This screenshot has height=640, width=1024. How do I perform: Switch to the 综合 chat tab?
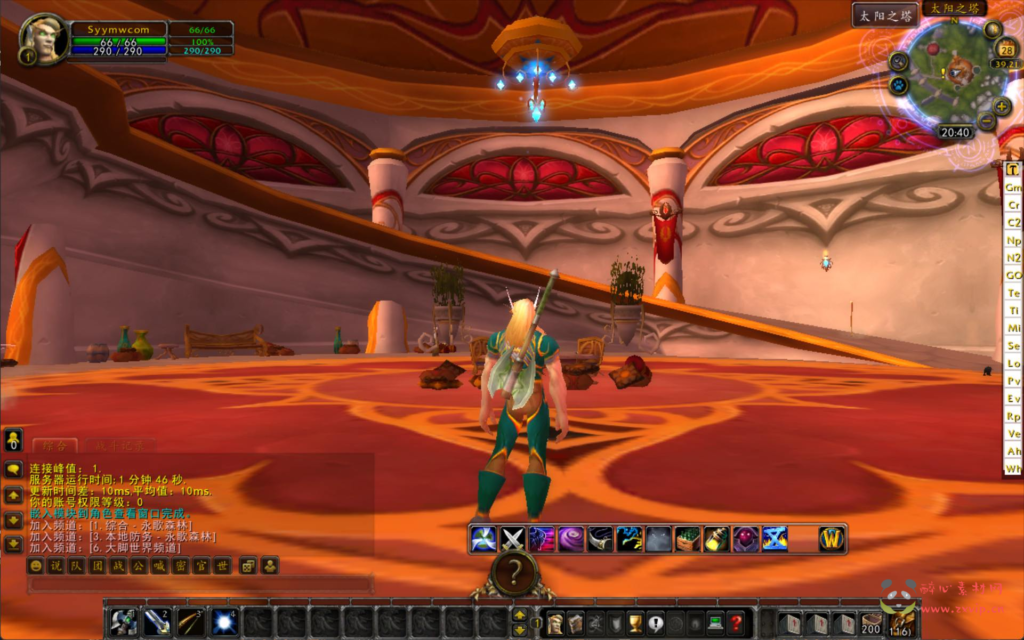[54, 445]
